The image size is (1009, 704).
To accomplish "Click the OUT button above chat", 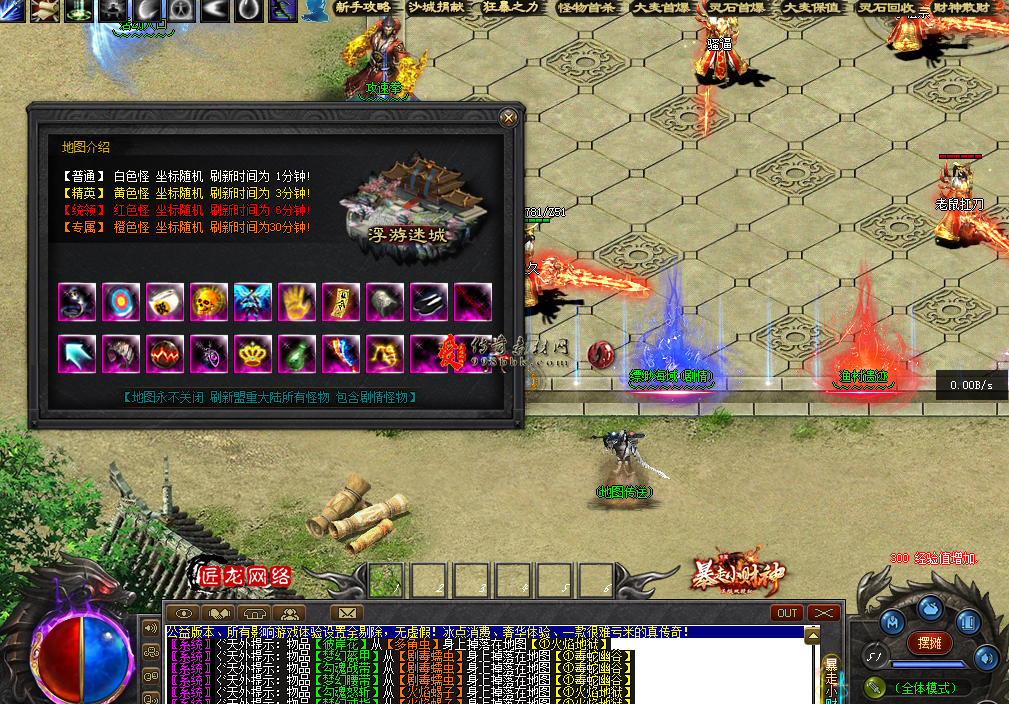I will [x=788, y=613].
